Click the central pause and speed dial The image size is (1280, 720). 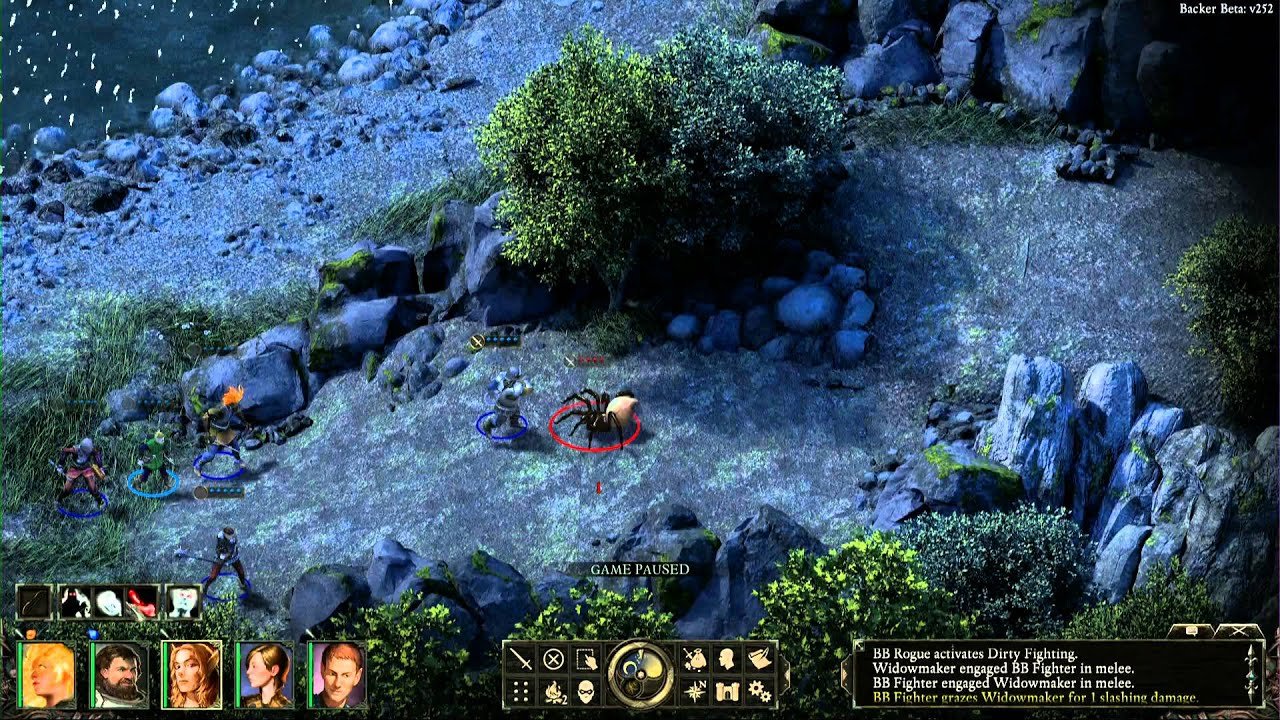click(x=640, y=674)
